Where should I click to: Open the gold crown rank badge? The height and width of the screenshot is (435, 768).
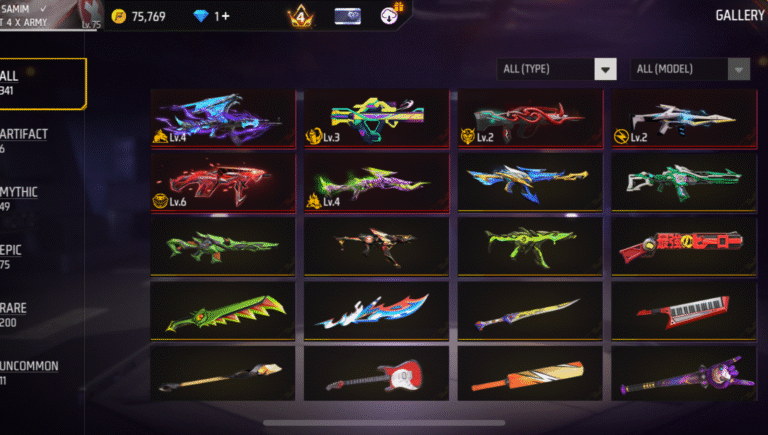tap(299, 16)
